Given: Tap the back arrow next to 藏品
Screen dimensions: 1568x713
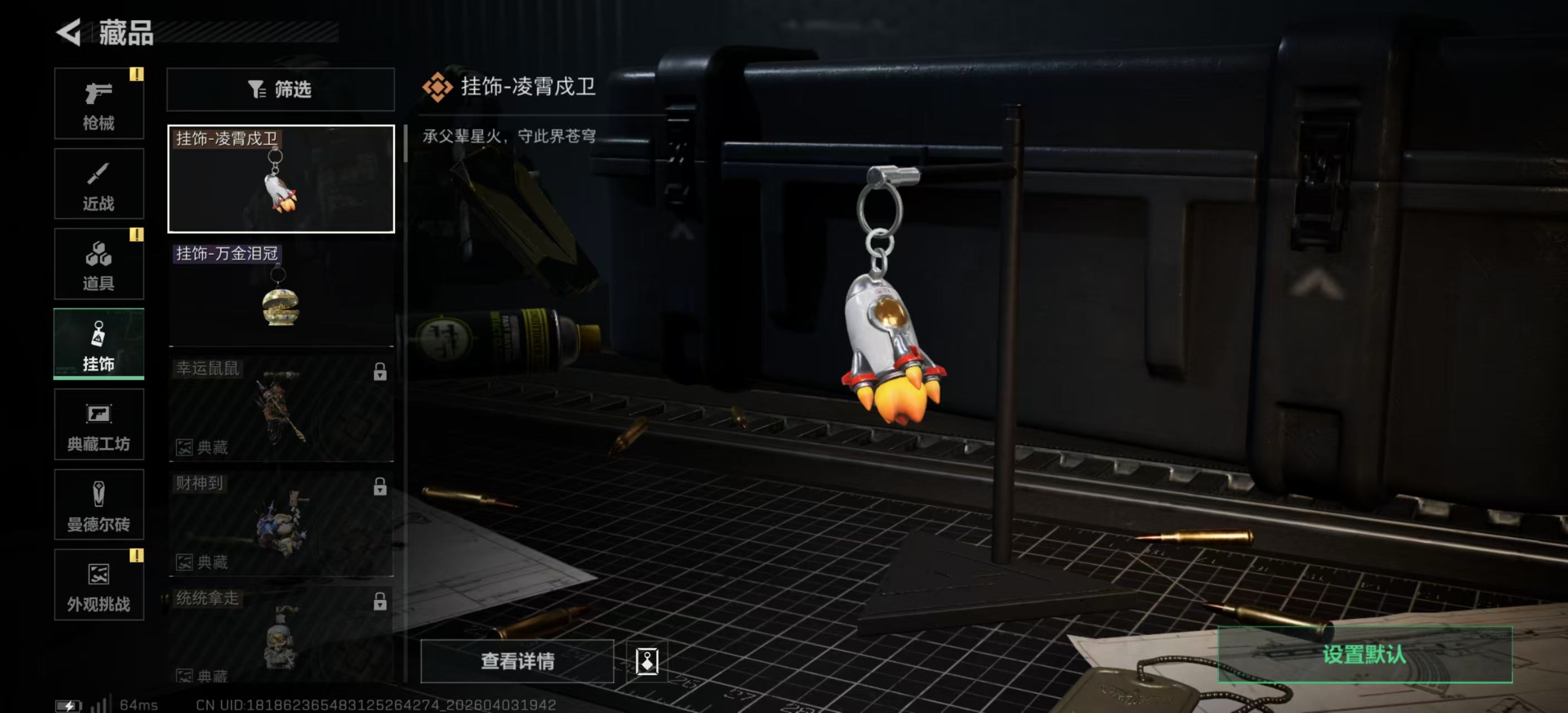Looking at the screenshot, I should click(69, 33).
